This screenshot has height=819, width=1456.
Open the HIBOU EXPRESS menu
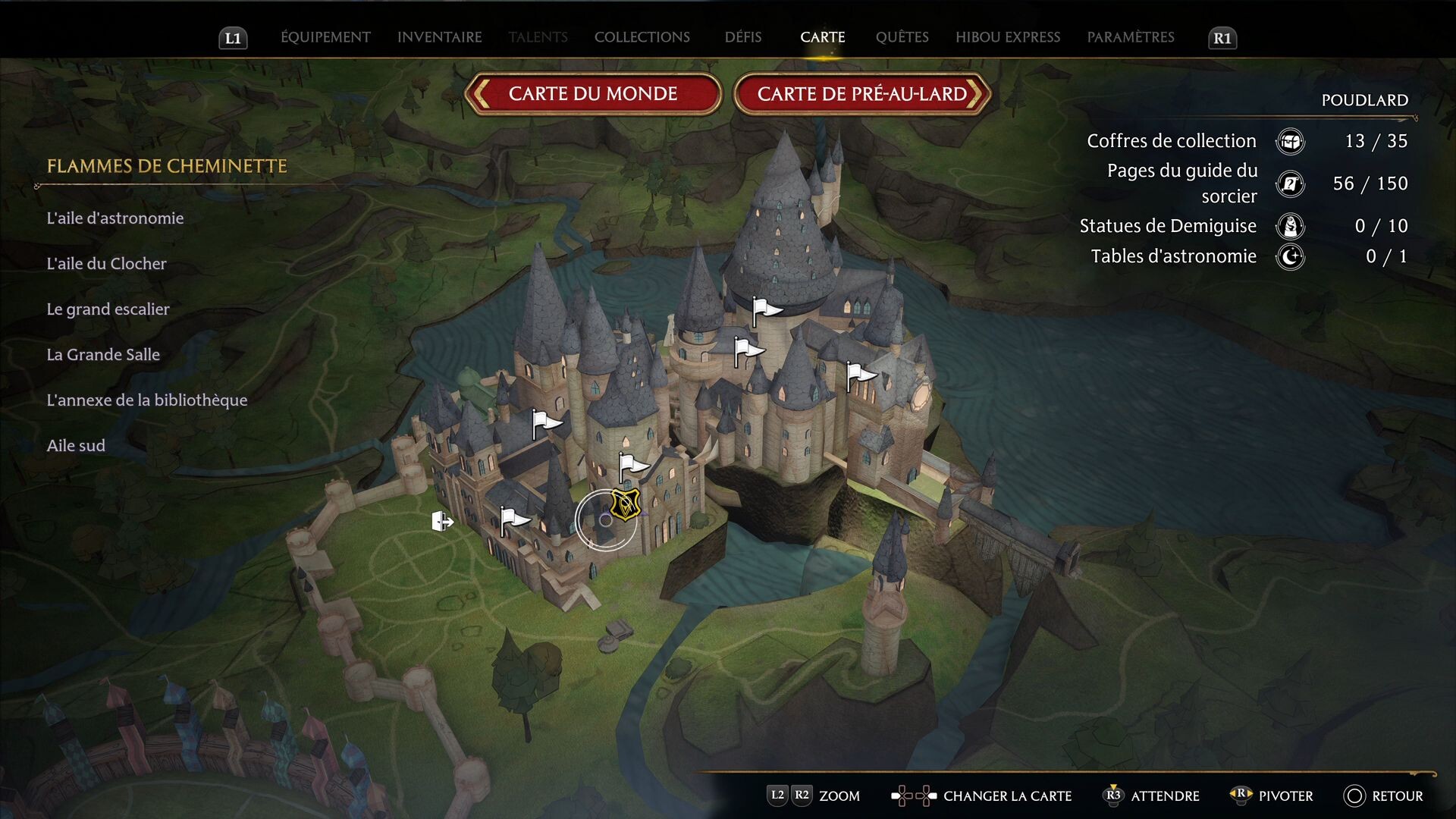[x=1008, y=36]
